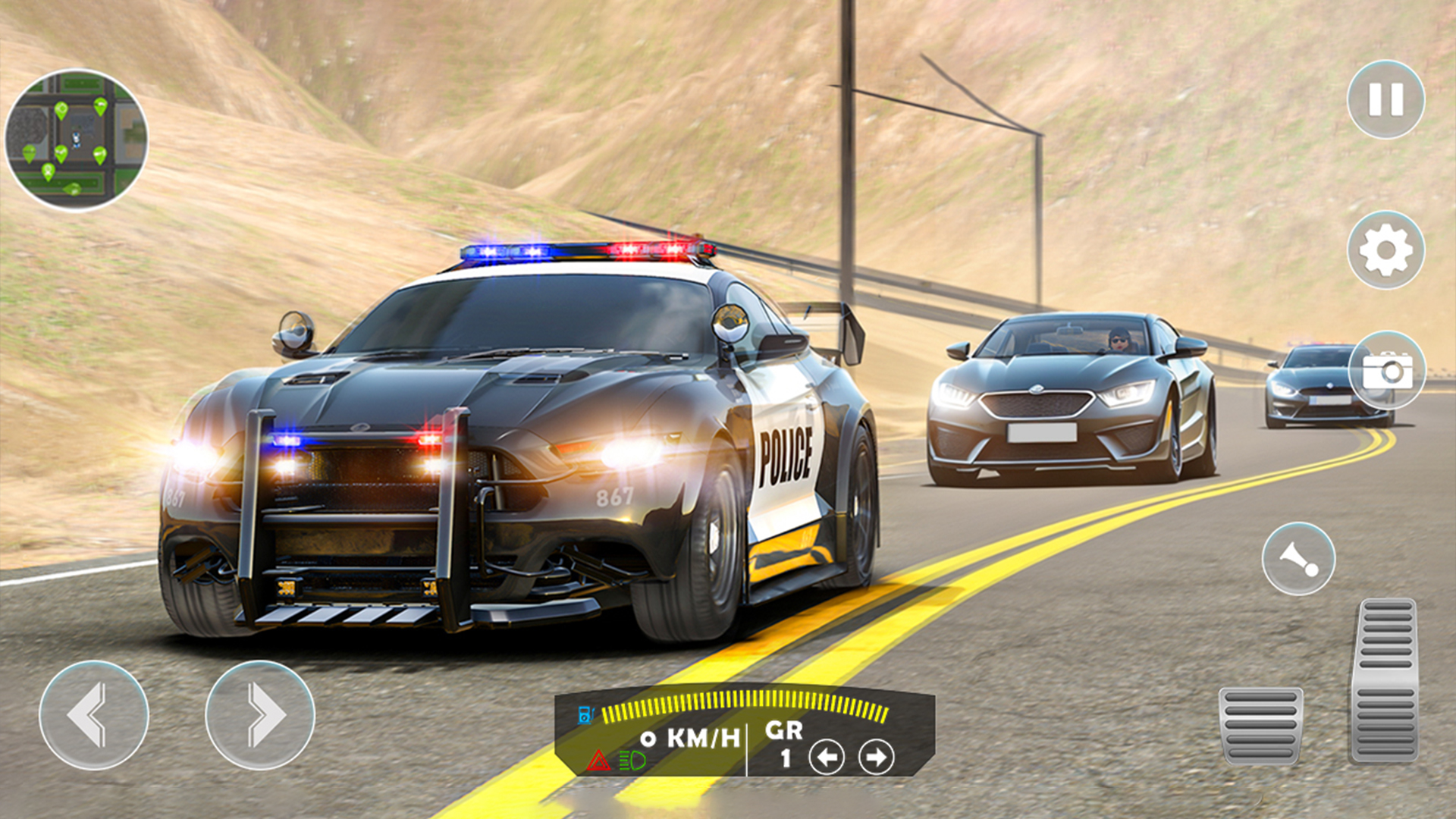This screenshot has height=819, width=1456.
Task: Pause the game with the pause button
Action: [x=1385, y=99]
